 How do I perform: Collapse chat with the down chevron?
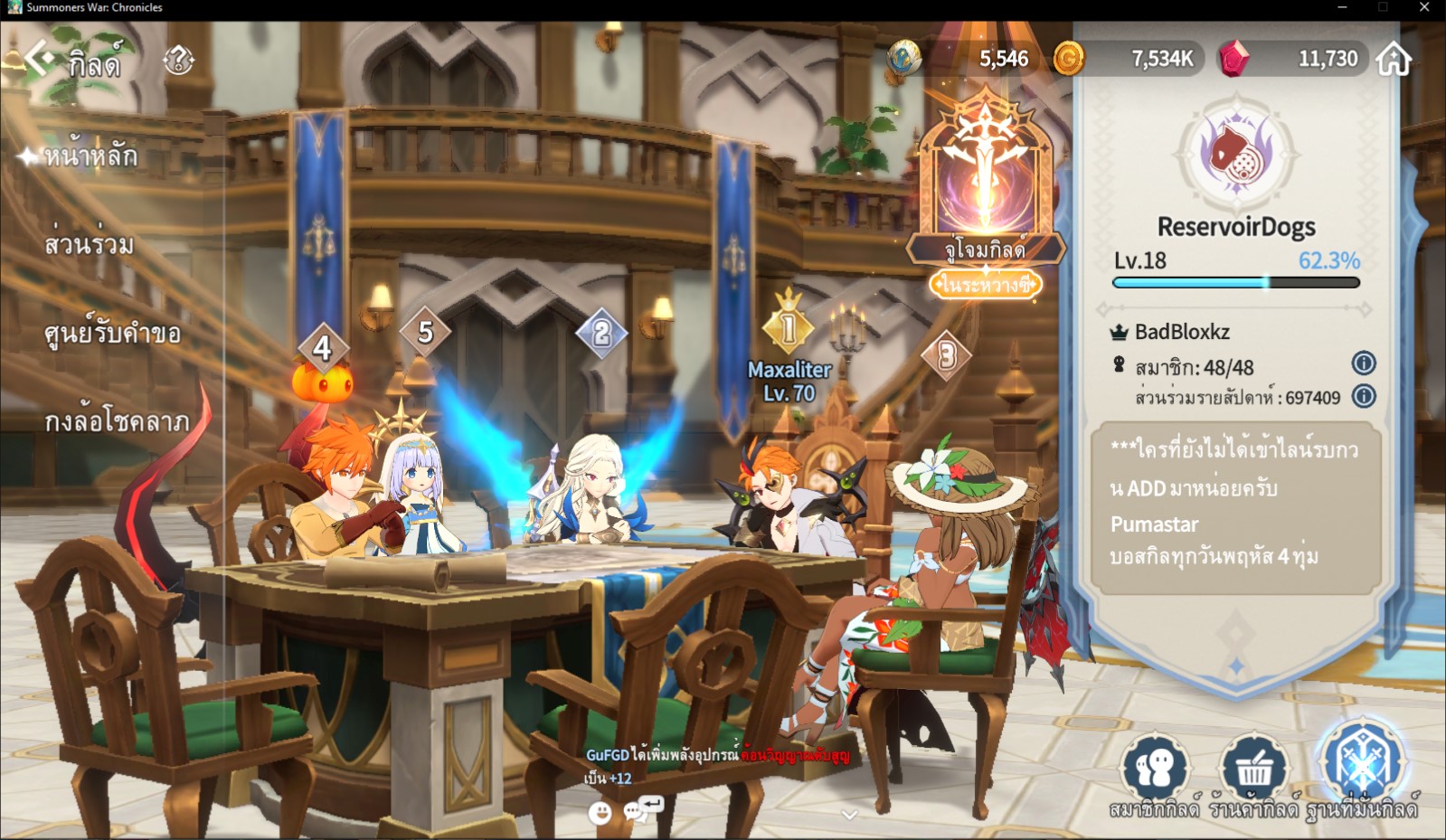click(848, 815)
